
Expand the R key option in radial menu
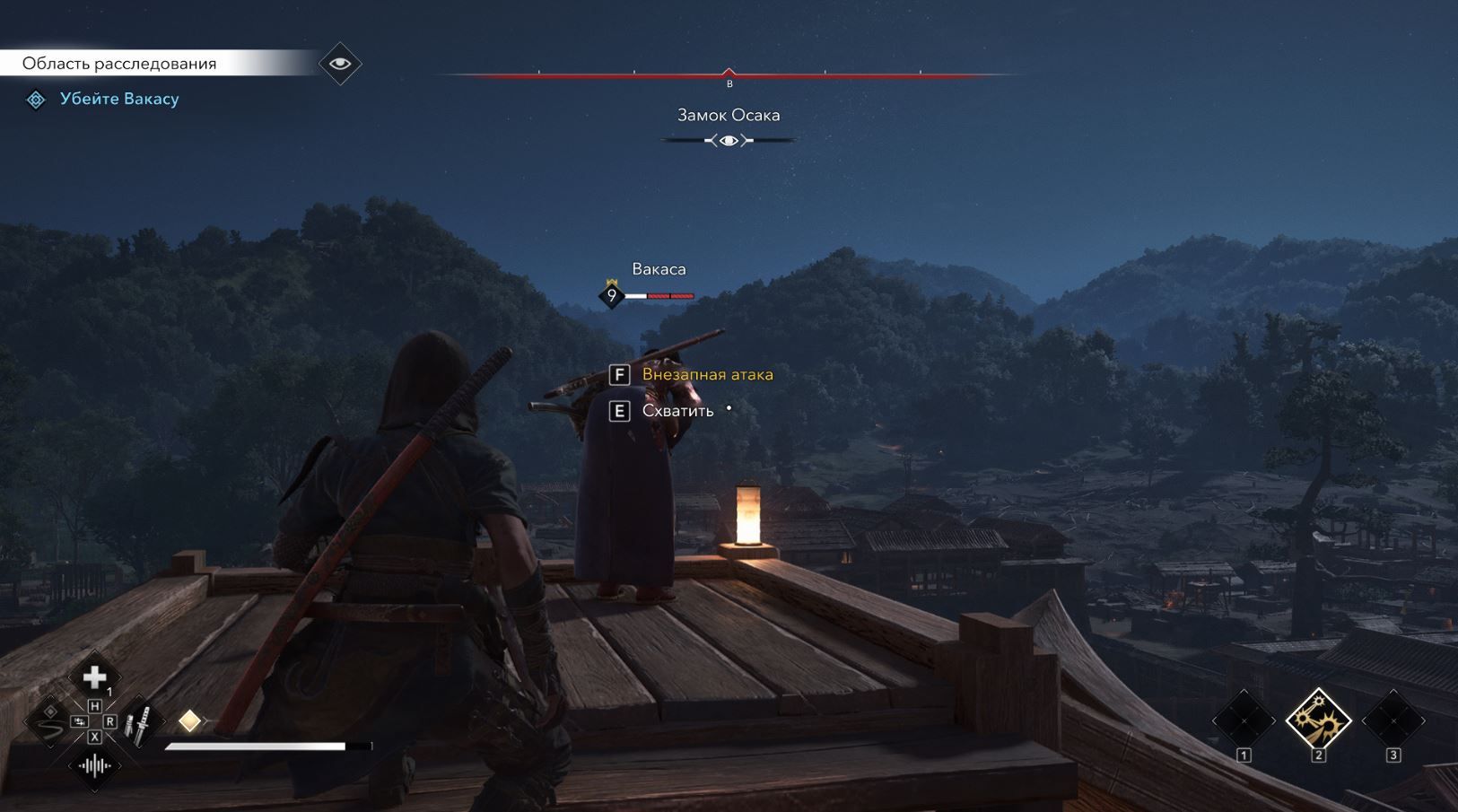point(110,720)
